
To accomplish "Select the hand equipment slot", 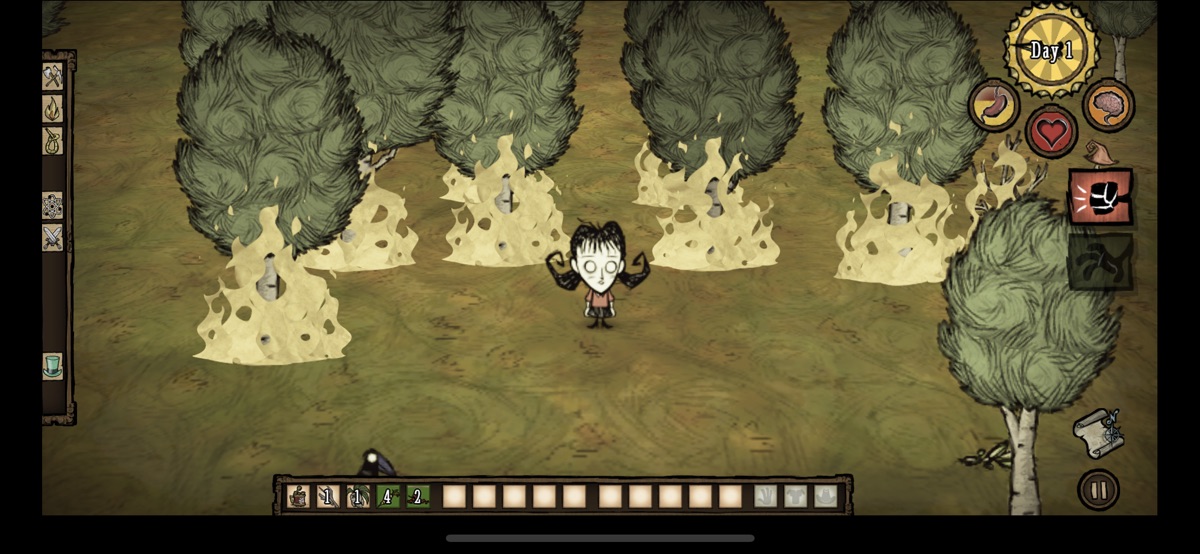I will 765,496.
